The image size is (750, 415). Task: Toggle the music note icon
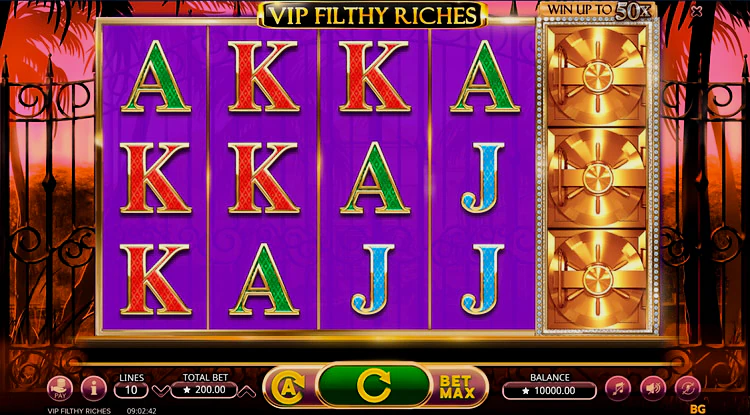[619, 386]
